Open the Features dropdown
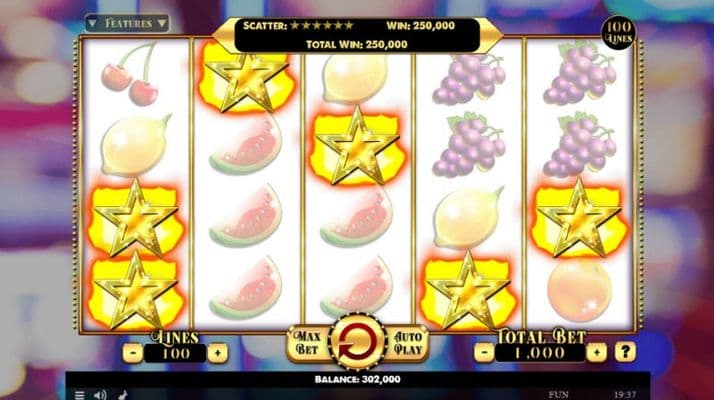 127,22
